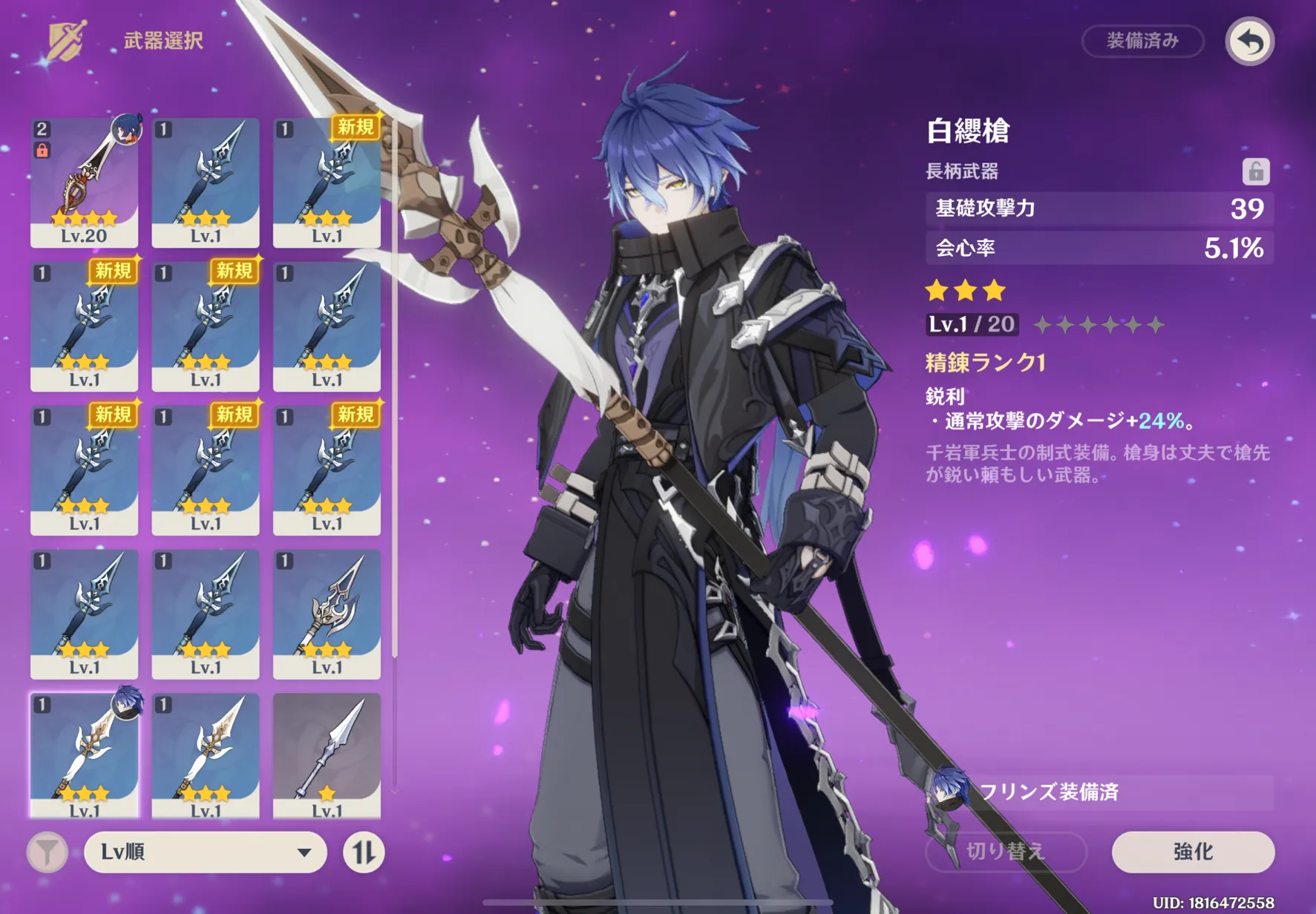Click the 切り替え switch button
This screenshot has width=1316, height=914.
pyautogui.click(x=1006, y=851)
